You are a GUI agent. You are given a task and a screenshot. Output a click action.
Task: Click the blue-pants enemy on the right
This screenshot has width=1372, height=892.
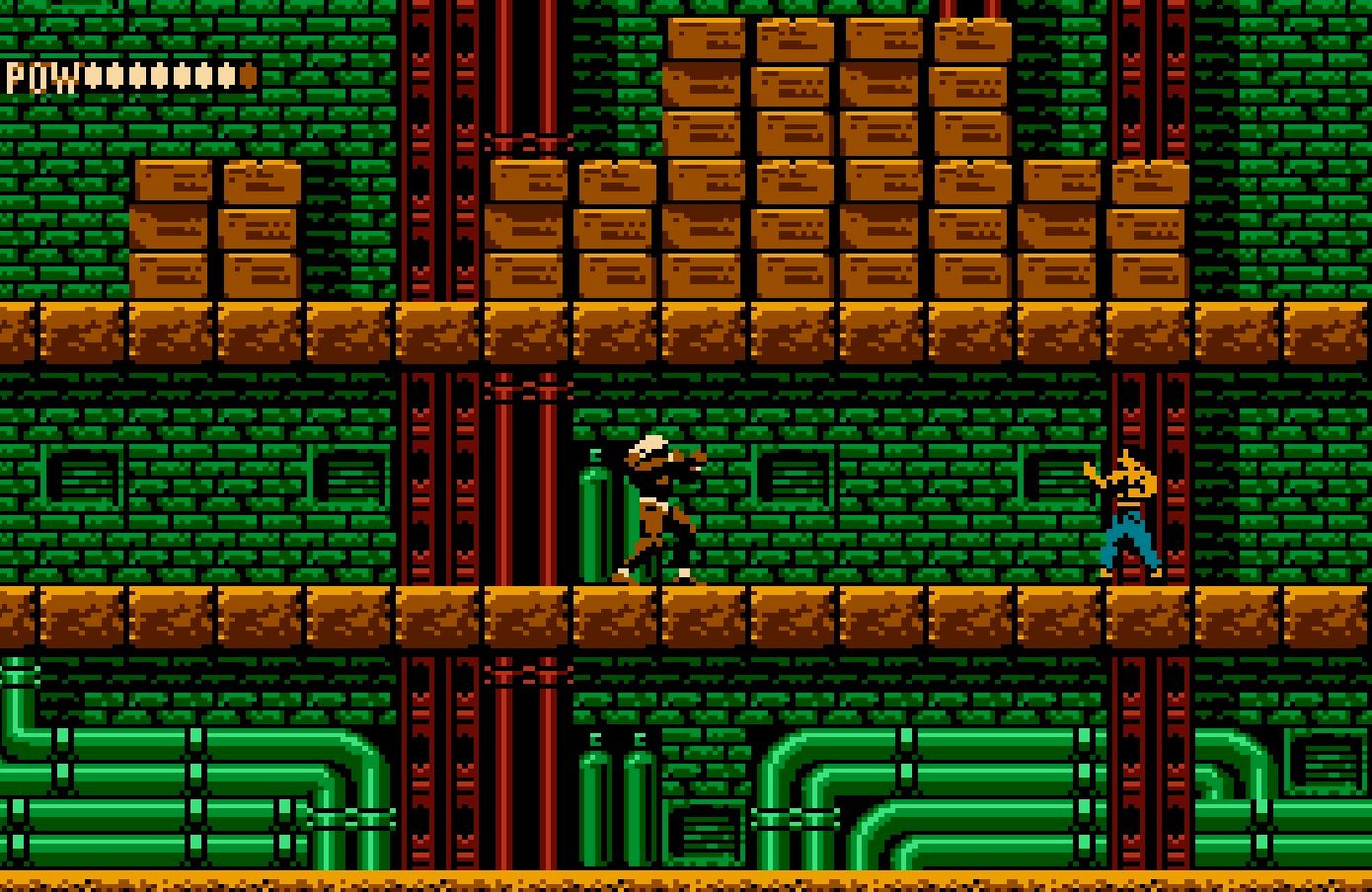coord(1125,513)
